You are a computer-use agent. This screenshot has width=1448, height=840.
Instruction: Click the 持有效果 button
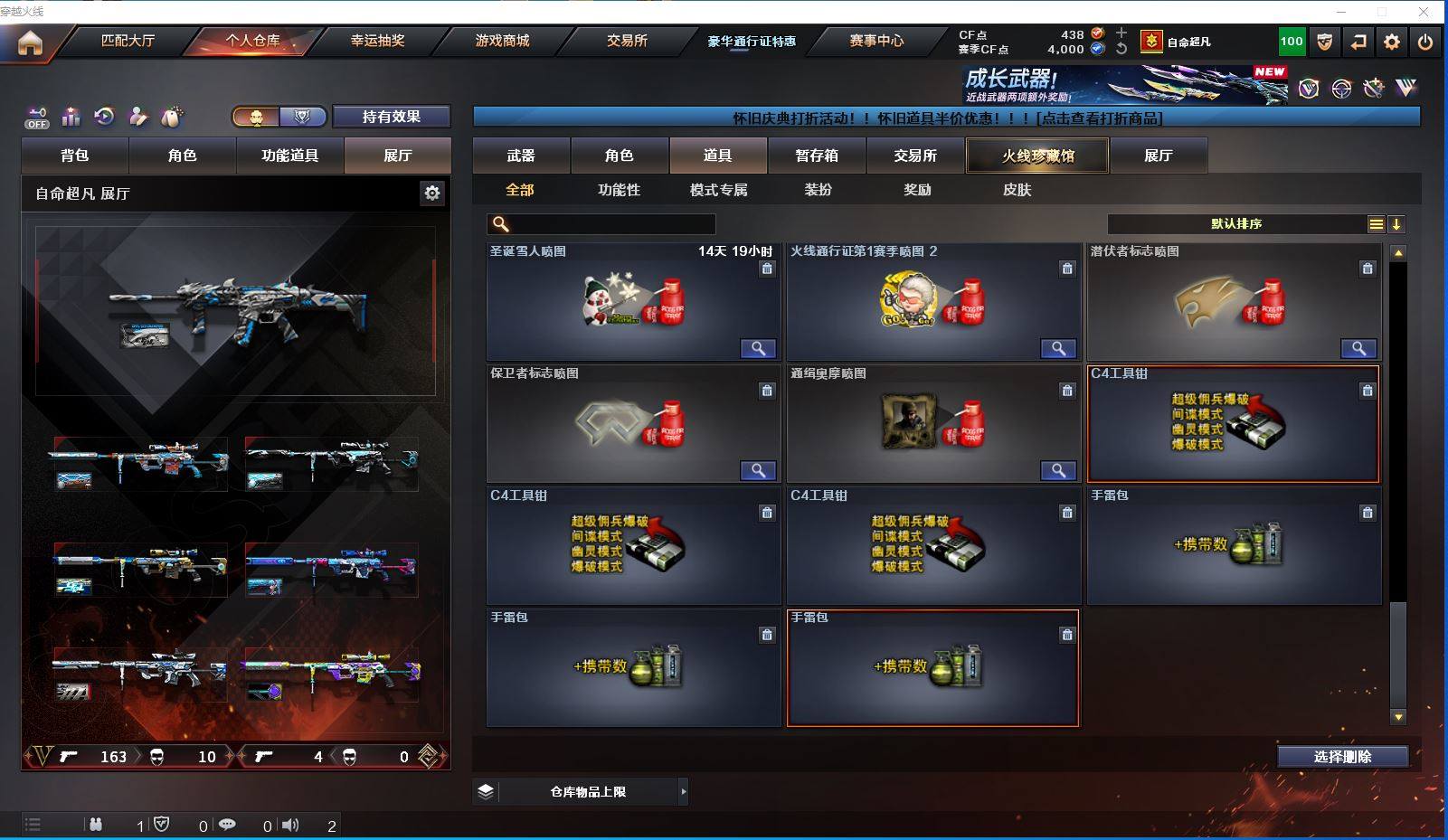pos(391,117)
